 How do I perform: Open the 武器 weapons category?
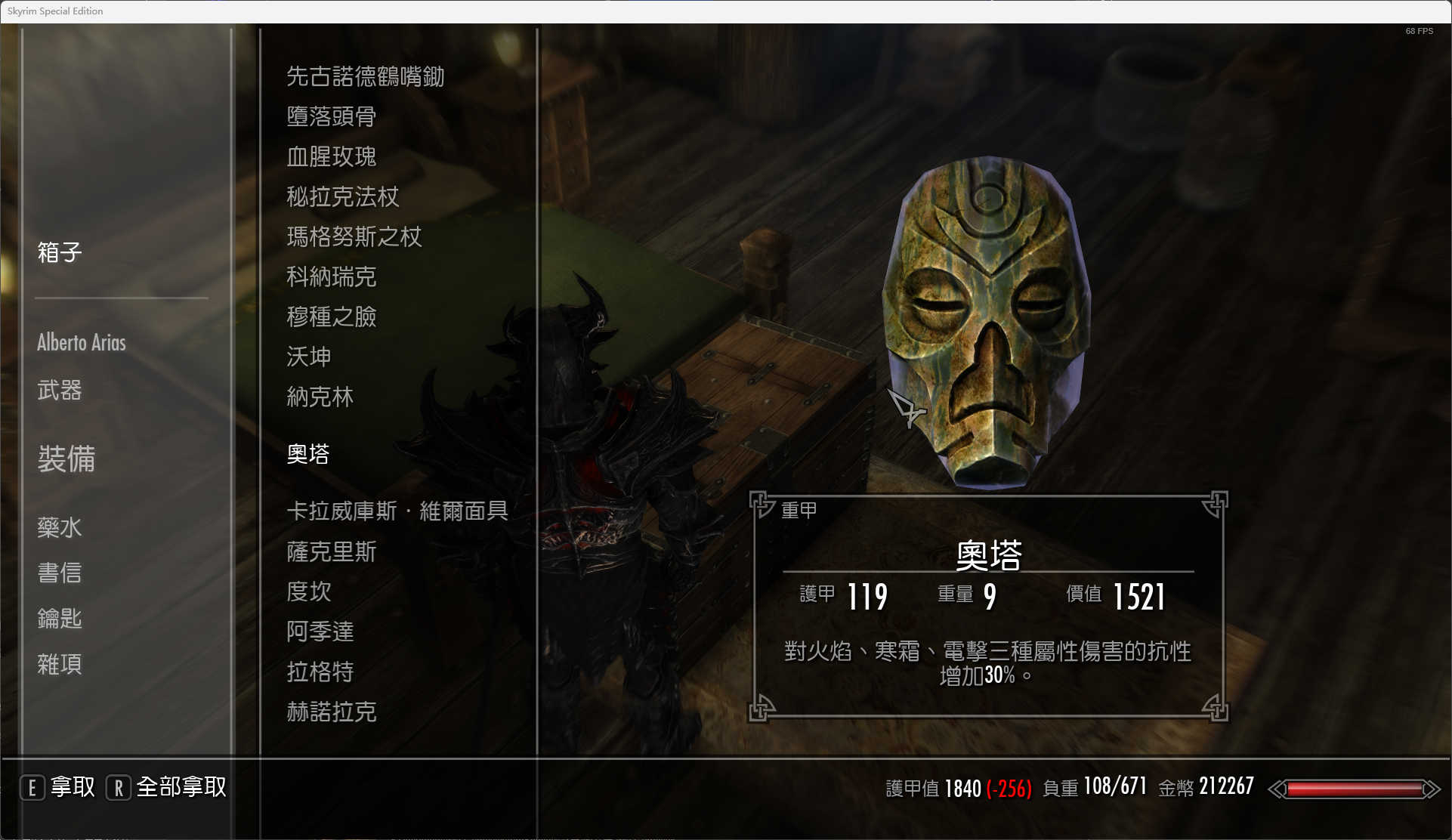pos(60,391)
